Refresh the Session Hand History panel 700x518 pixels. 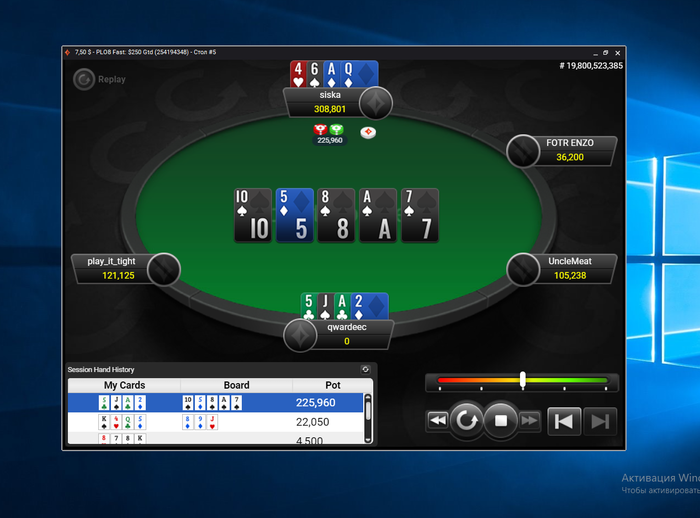pyautogui.click(x=365, y=370)
